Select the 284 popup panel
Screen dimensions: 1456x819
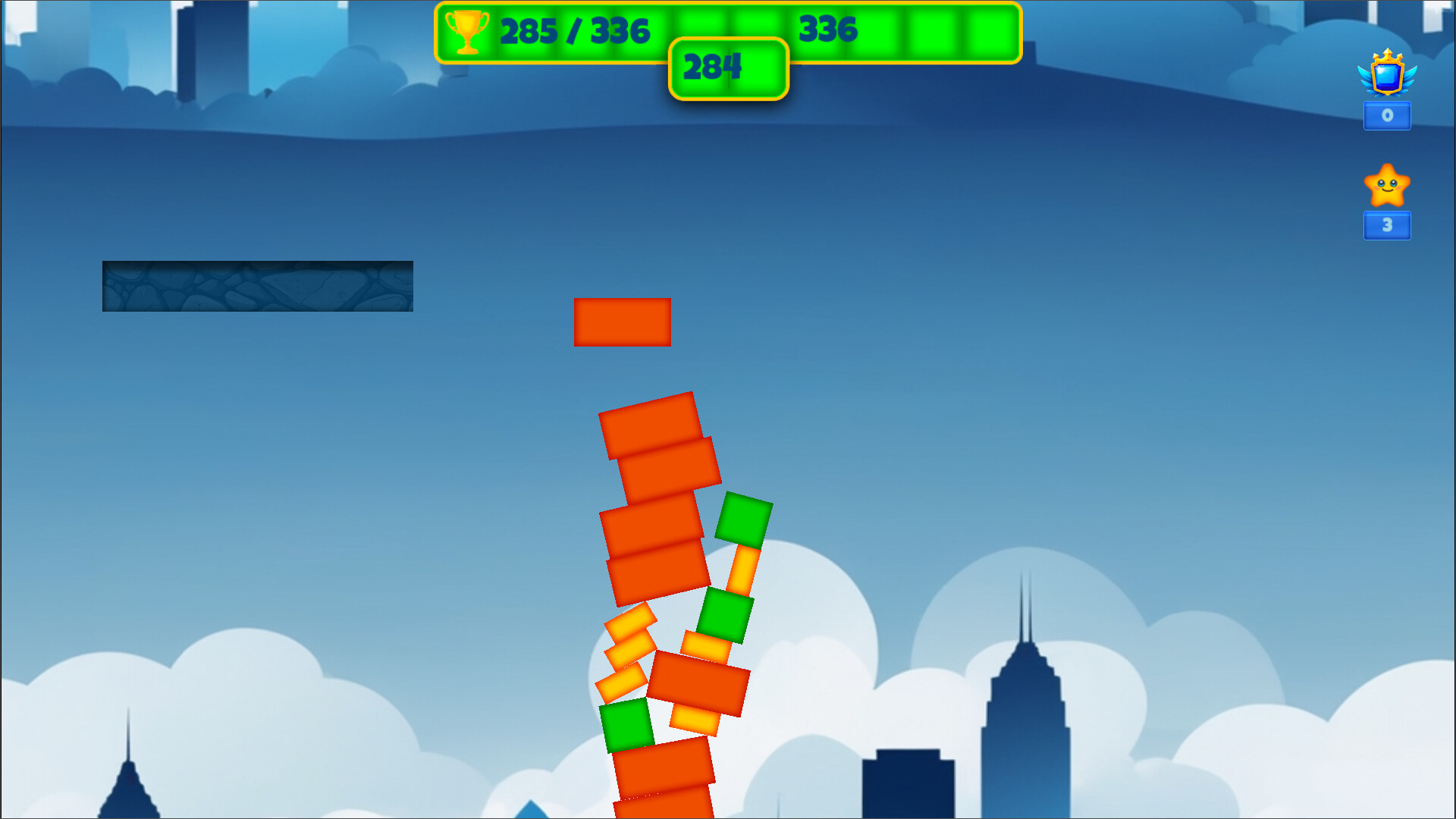[728, 68]
